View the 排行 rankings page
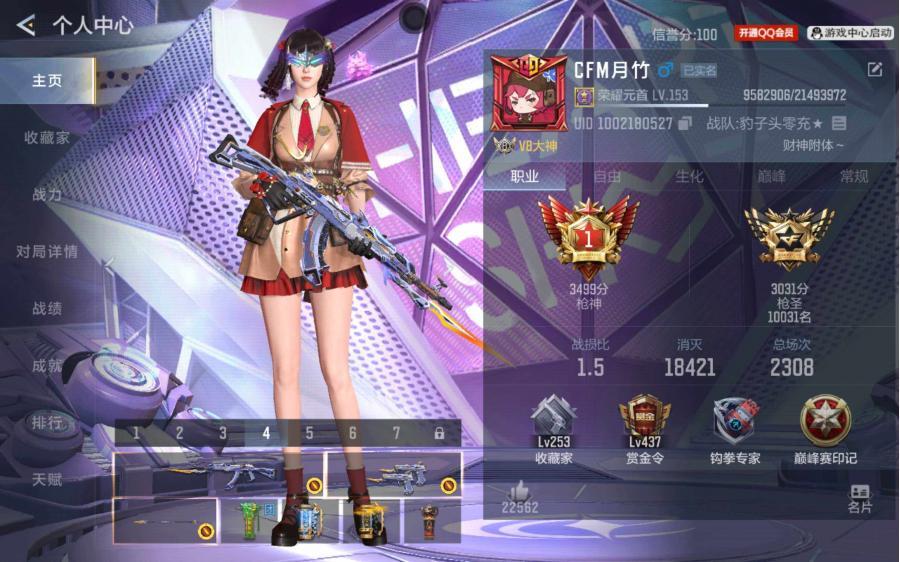The height and width of the screenshot is (562, 900). (x=47, y=423)
